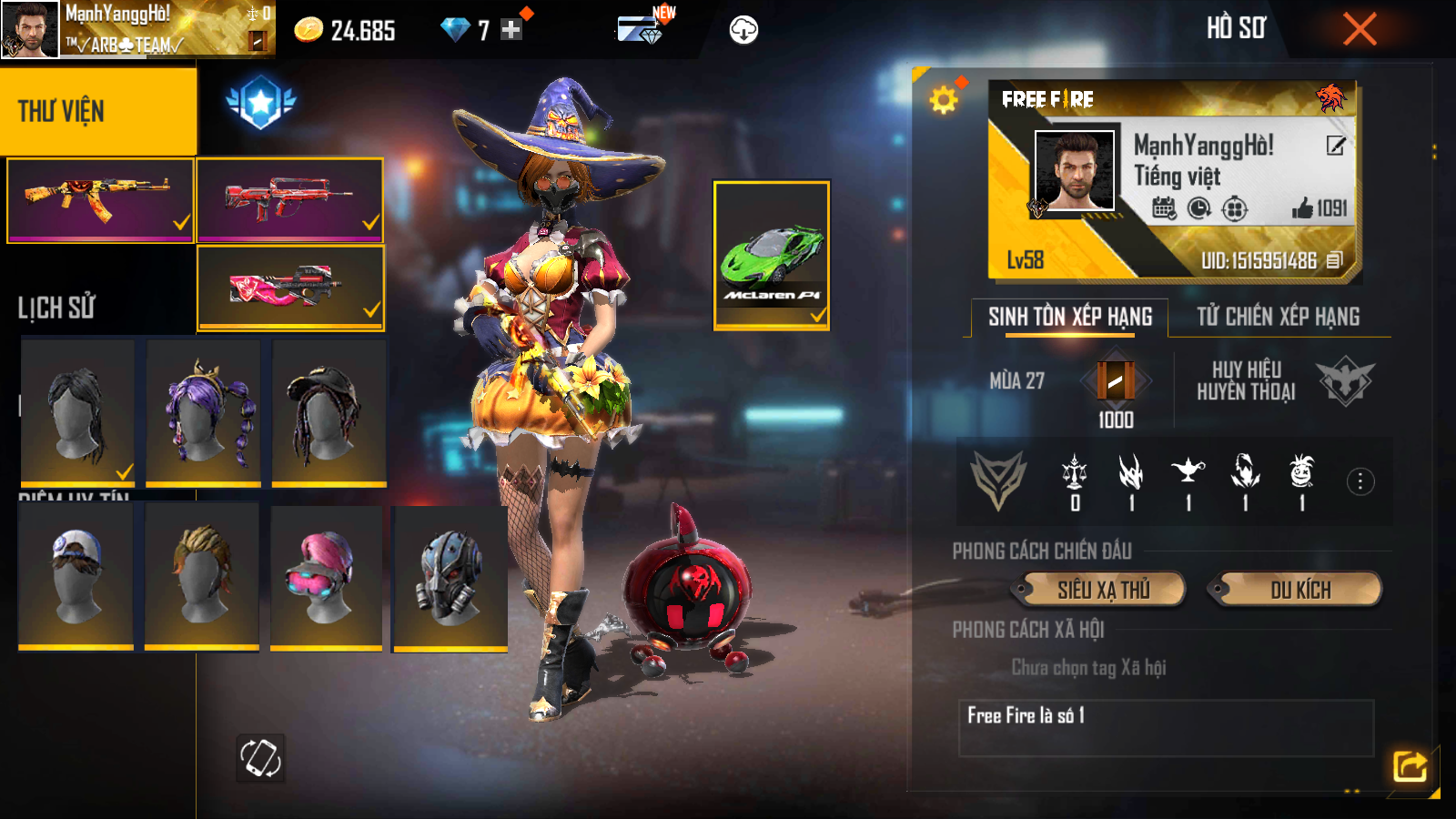1456x819 pixels.
Task: Open profile settings gear icon
Action: [944, 99]
